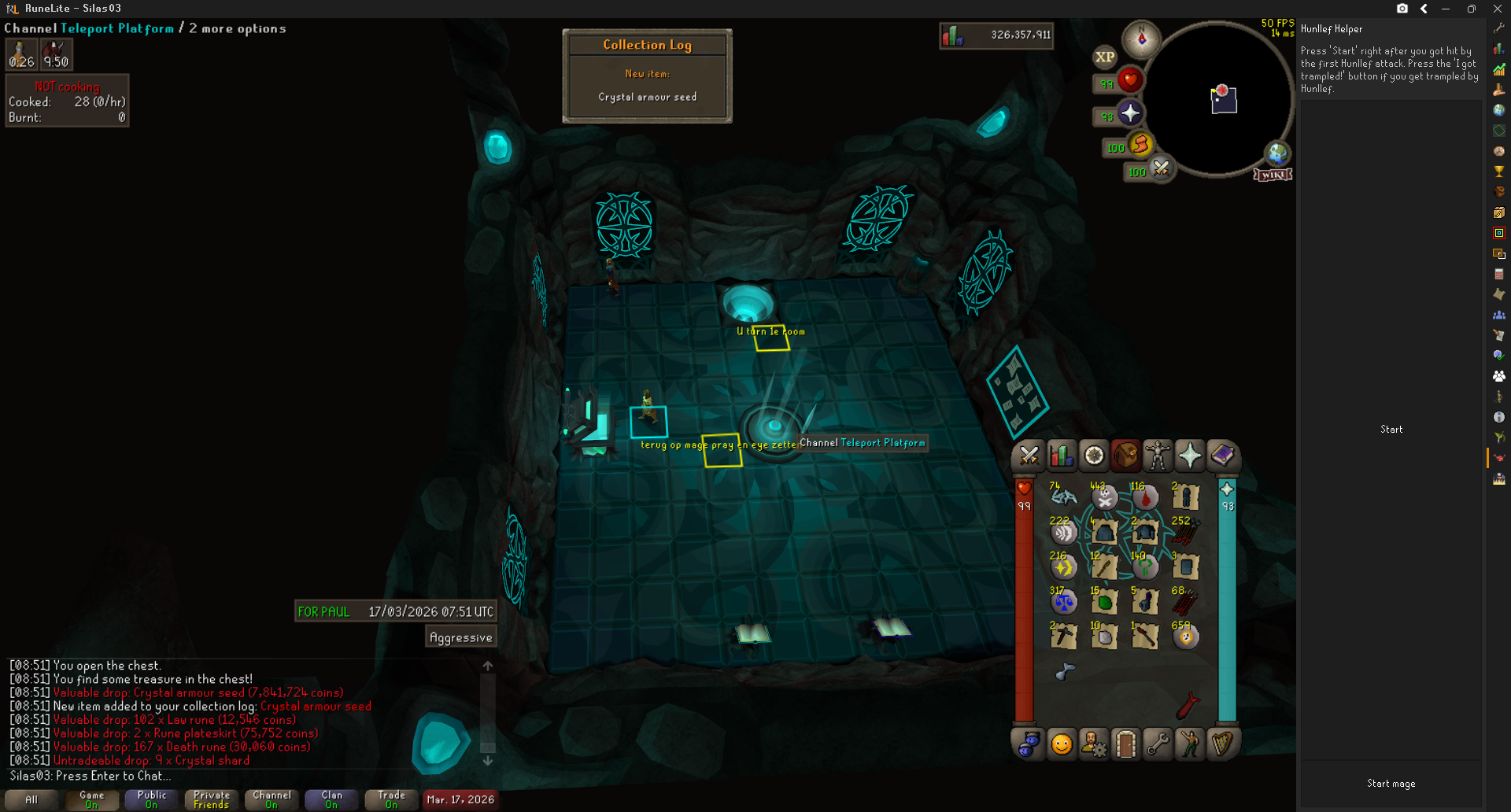
Task: Minimize the RuneLite window
Action: click(x=1446, y=9)
